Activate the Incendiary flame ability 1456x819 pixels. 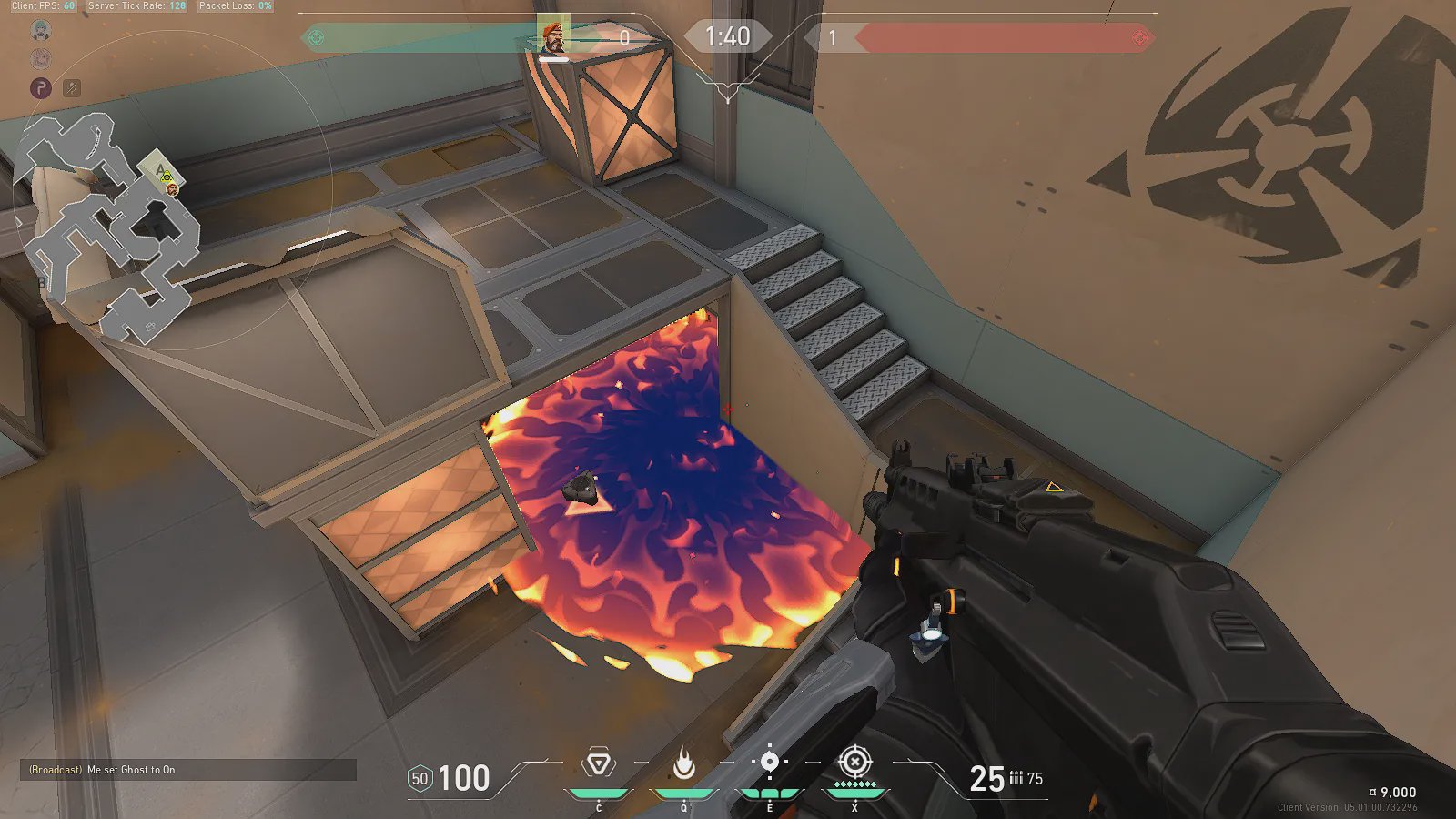click(683, 764)
